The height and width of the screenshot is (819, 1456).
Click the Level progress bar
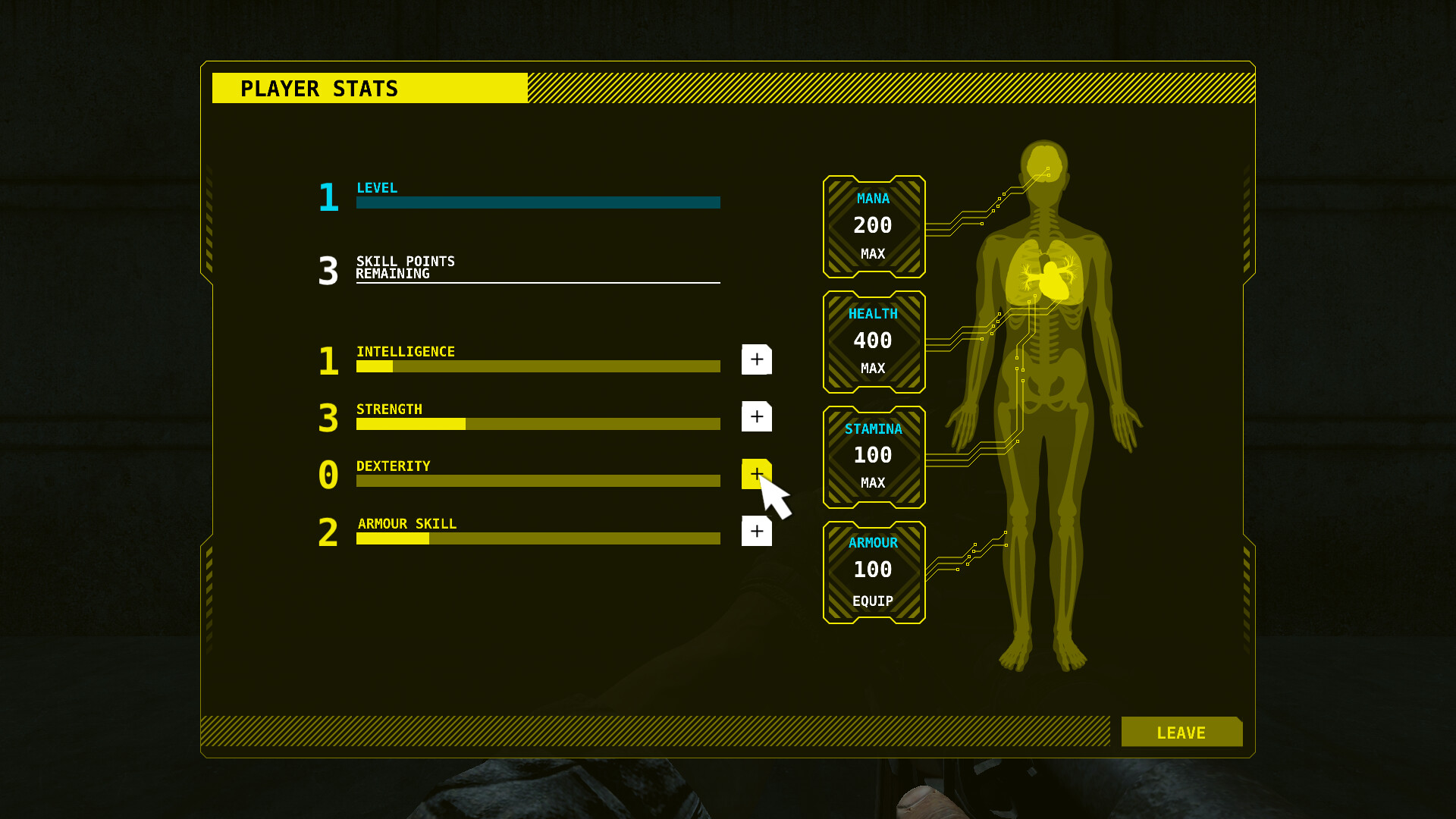[x=538, y=202]
